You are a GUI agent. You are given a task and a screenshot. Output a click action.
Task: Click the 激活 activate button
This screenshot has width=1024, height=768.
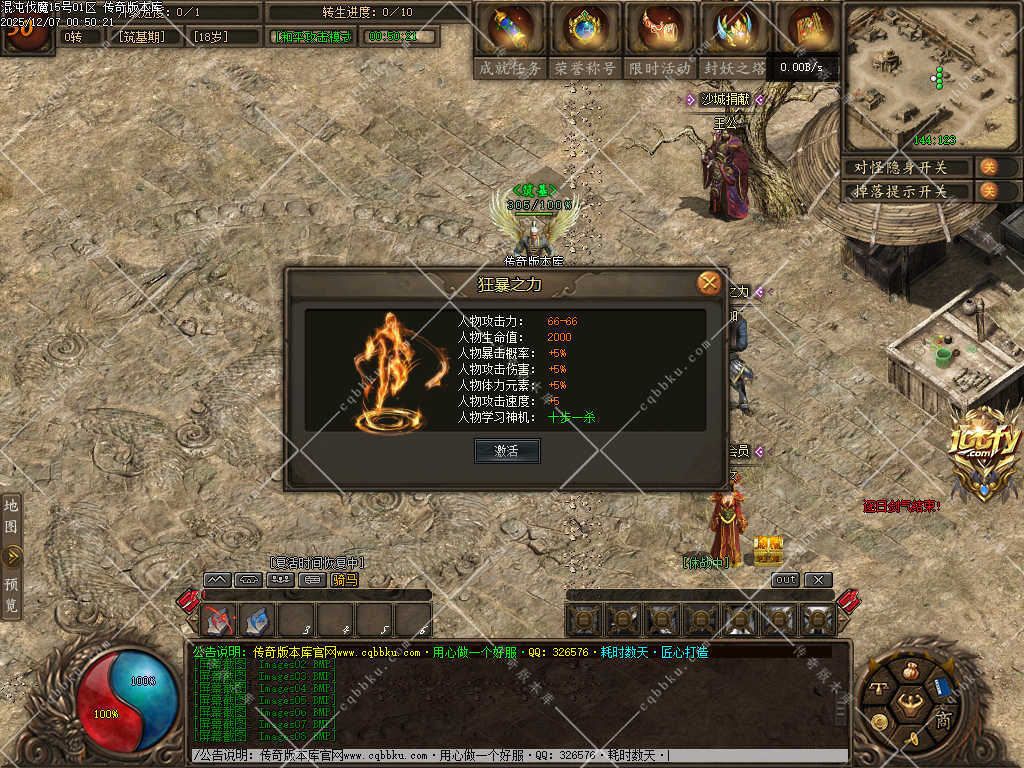tap(507, 451)
